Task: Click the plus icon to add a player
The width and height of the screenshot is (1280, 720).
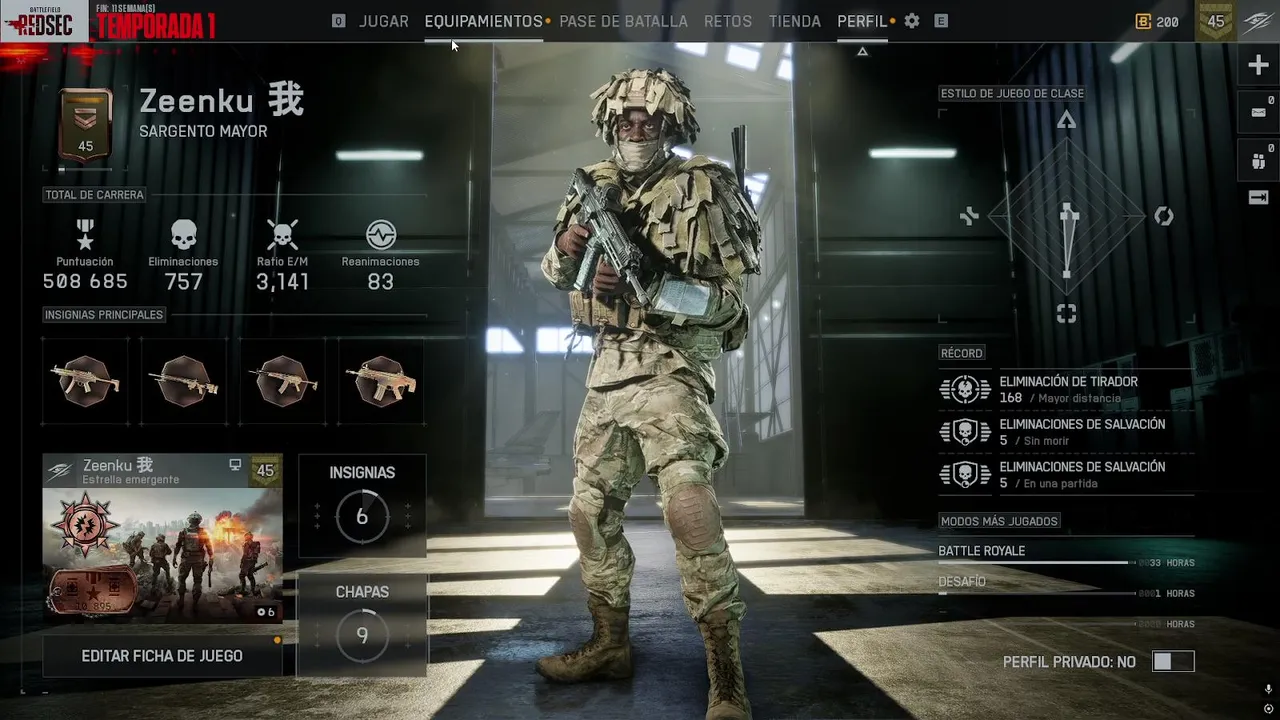Action: pyautogui.click(x=1258, y=66)
